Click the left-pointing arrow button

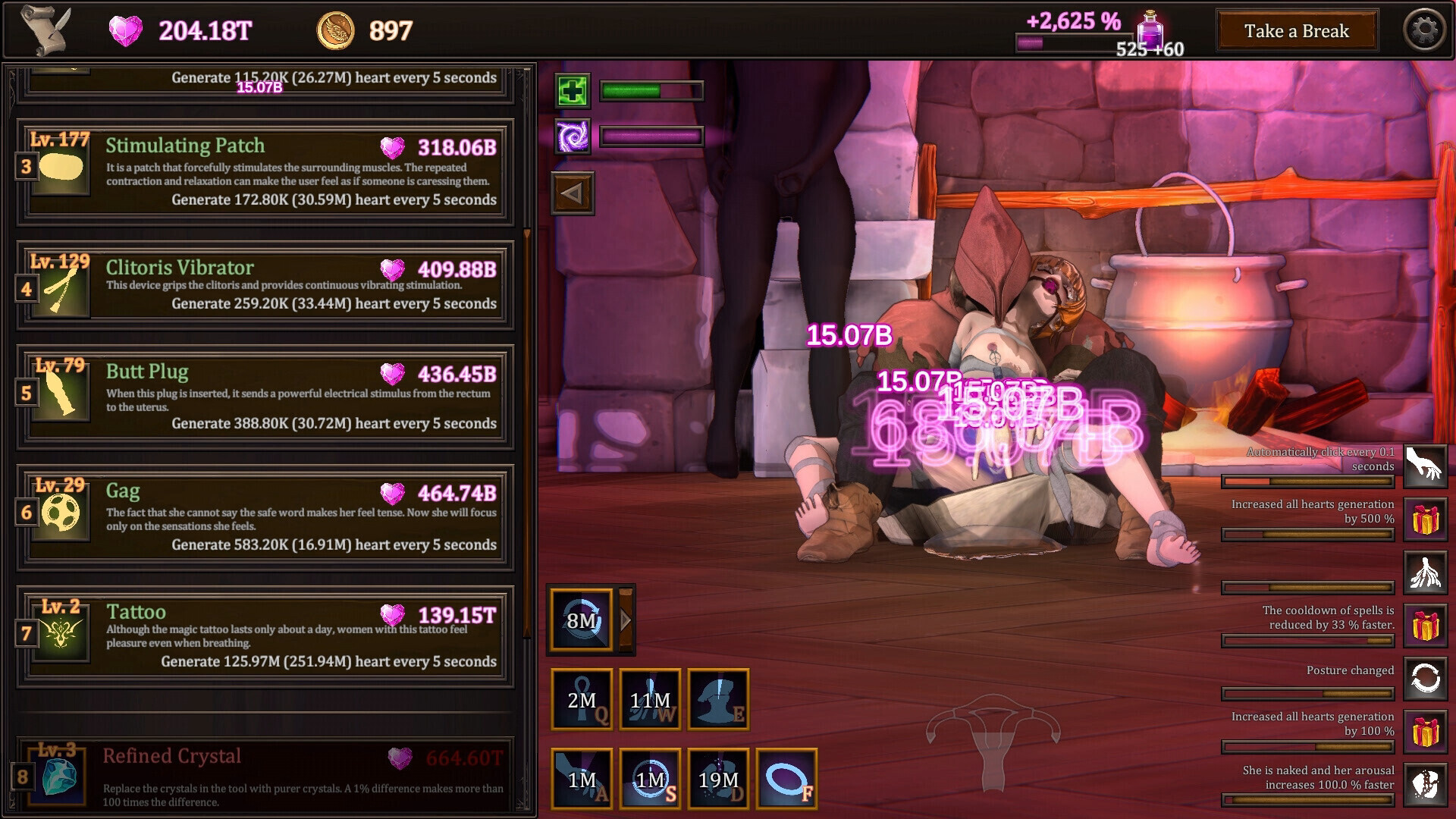point(573,193)
